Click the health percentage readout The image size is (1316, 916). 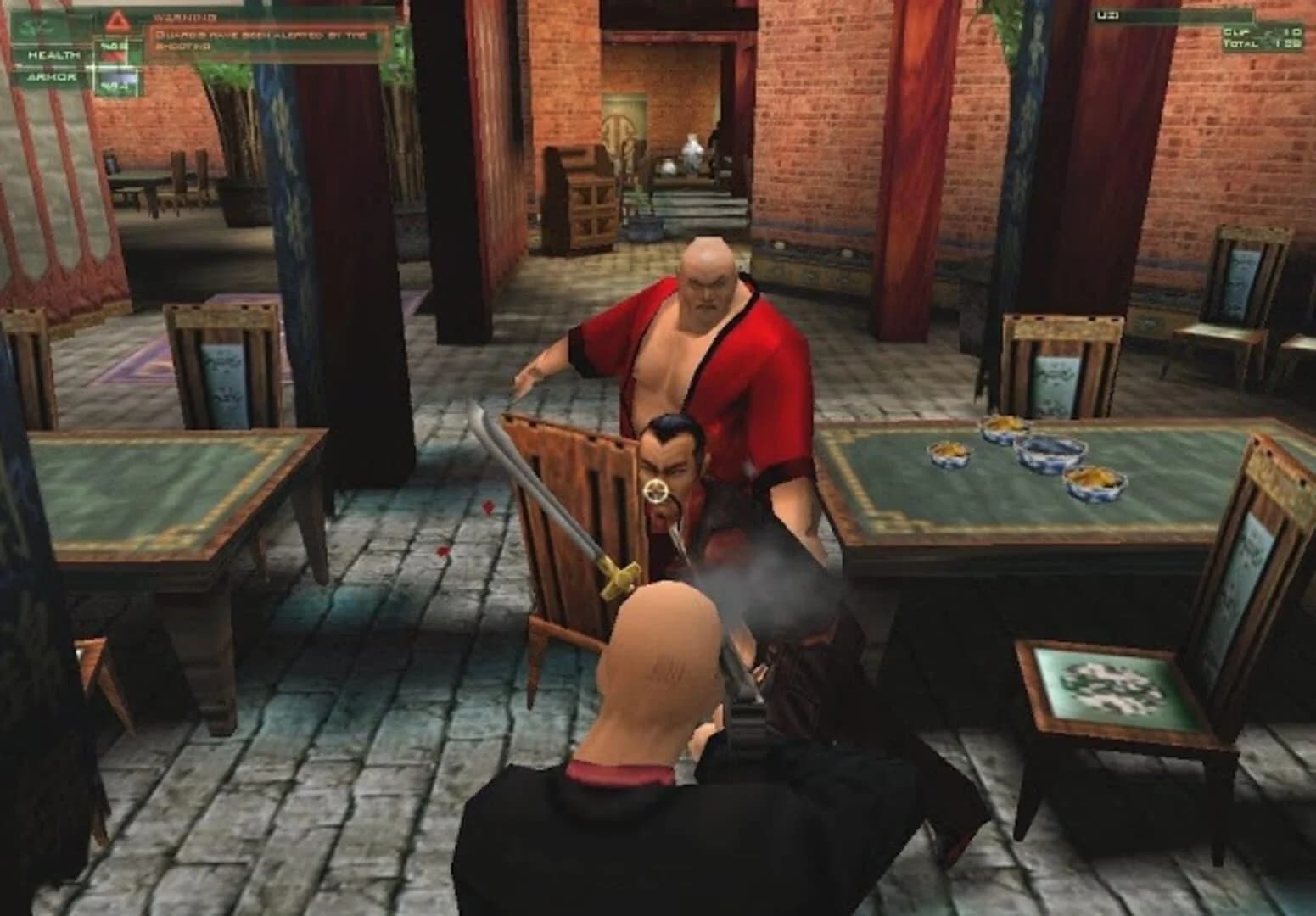114,45
